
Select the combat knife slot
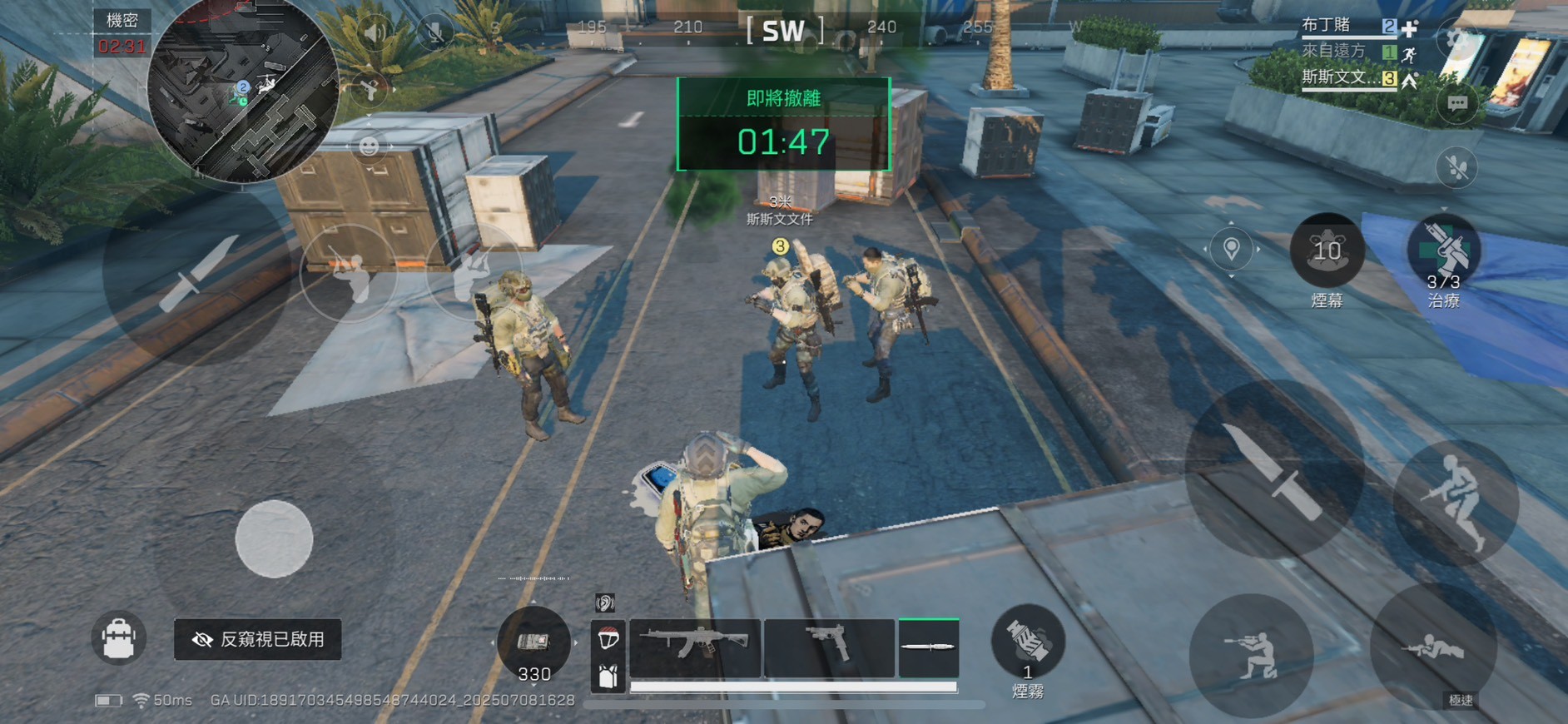tap(929, 647)
